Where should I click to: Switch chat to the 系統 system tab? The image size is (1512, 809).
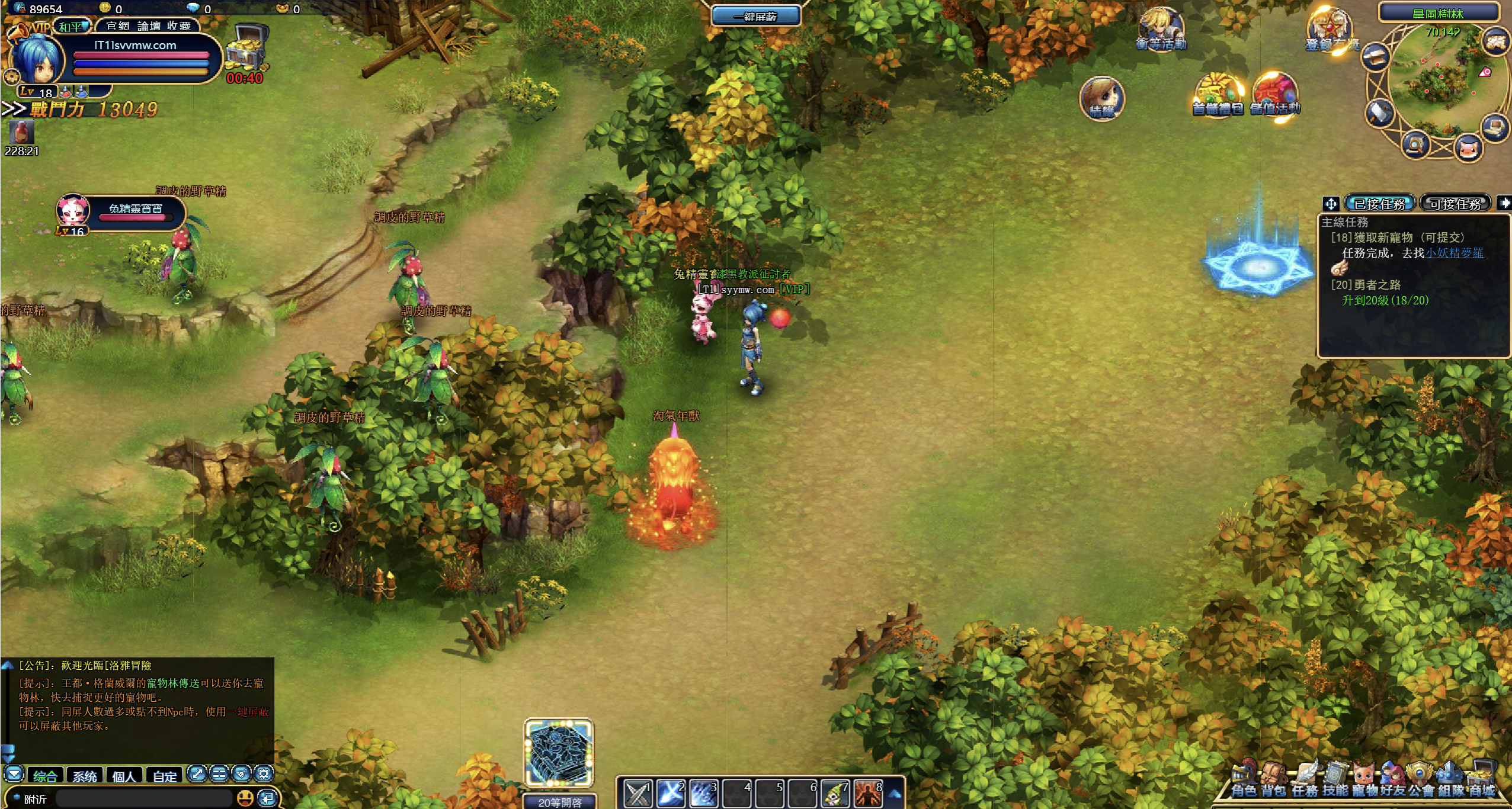point(85,776)
